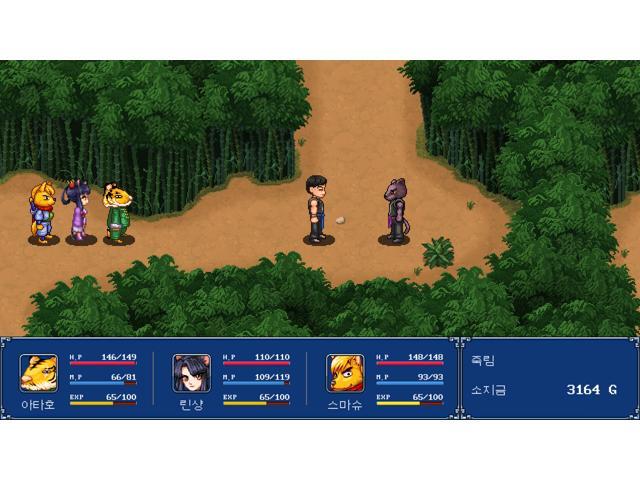Choose the dark-haired 린샹 portrait
Viewport: 640px width, 480px height.
click(x=190, y=372)
